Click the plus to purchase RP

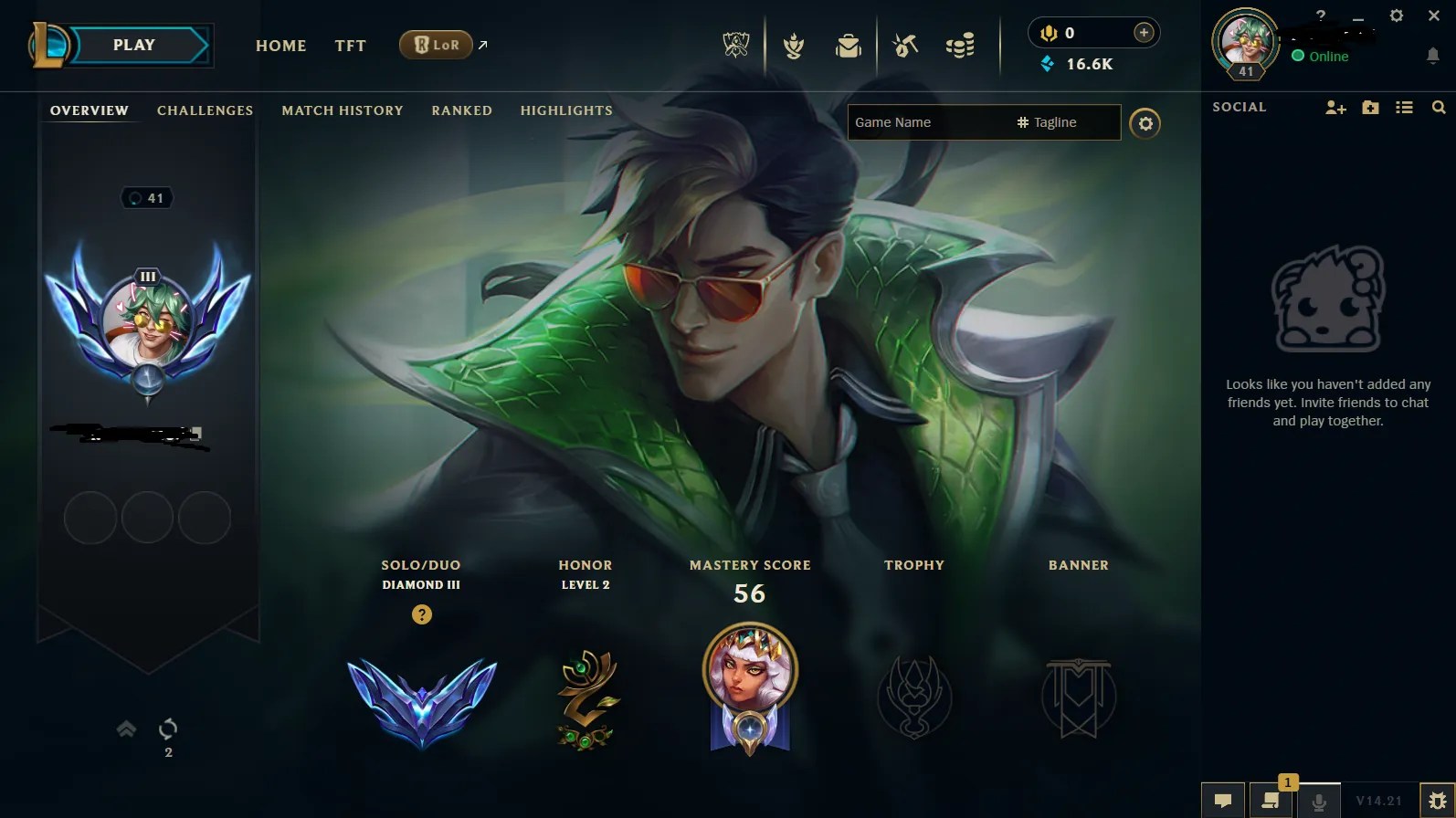click(1143, 32)
